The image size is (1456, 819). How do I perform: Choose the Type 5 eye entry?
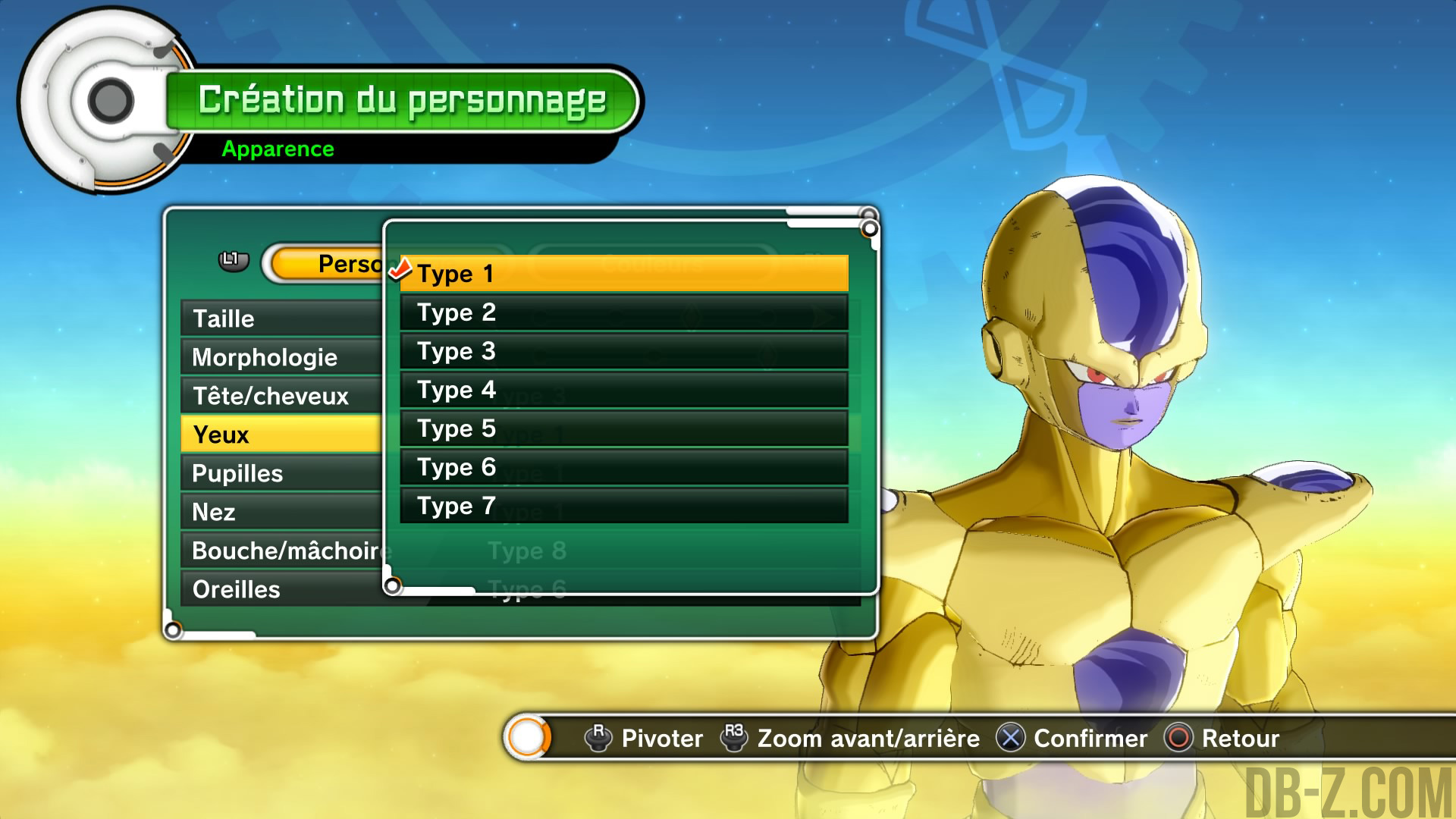click(x=623, y=428)
